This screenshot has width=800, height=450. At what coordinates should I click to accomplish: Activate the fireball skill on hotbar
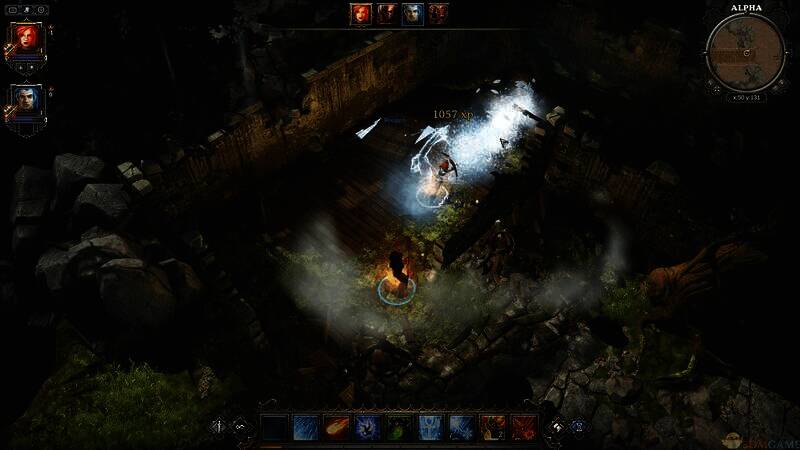(x=337, y=429)
